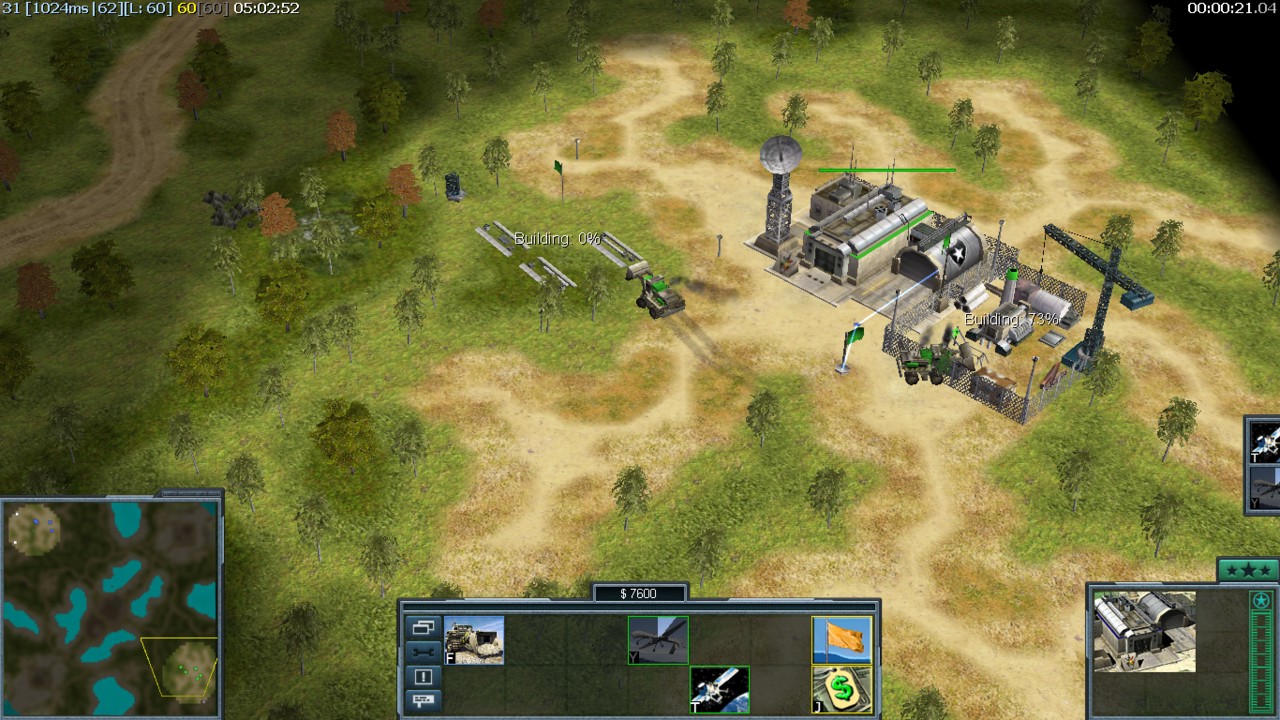The width and height of the screenshot is (1280, 720).
Task: Open the chat communicator button
Action: coord(423,700)
